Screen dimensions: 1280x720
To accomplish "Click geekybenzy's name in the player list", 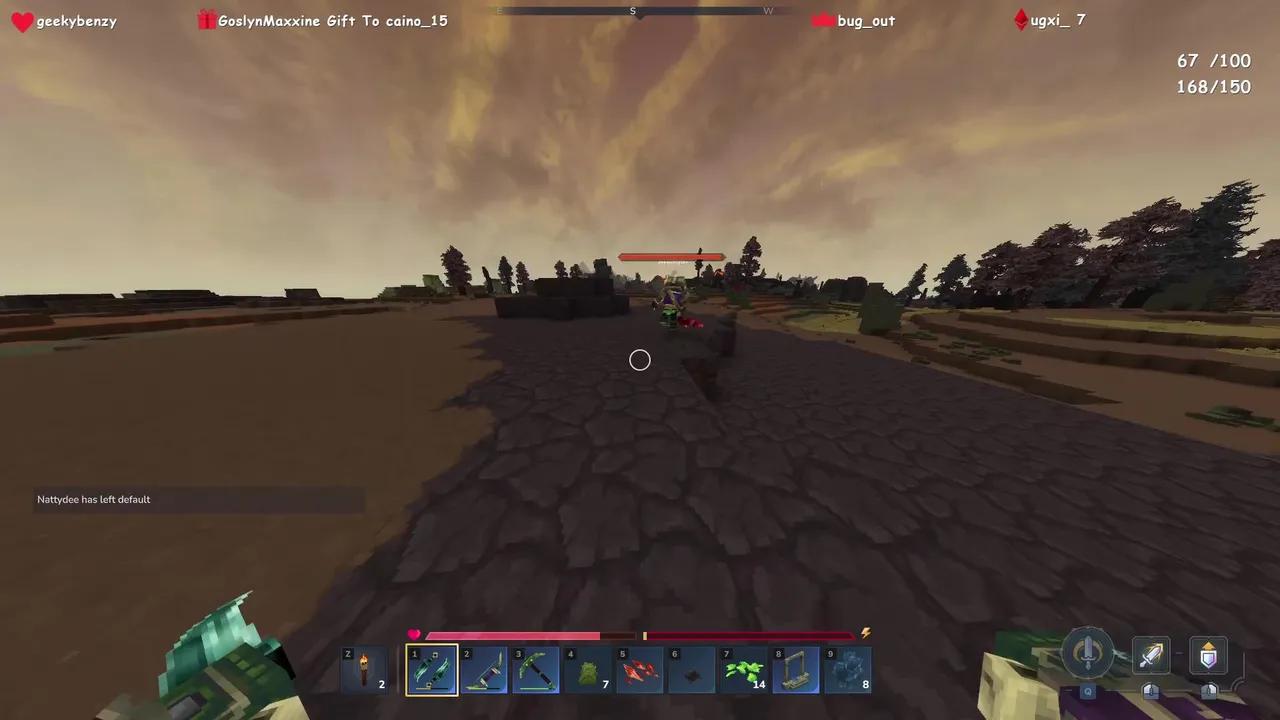I will pos(76,20).
